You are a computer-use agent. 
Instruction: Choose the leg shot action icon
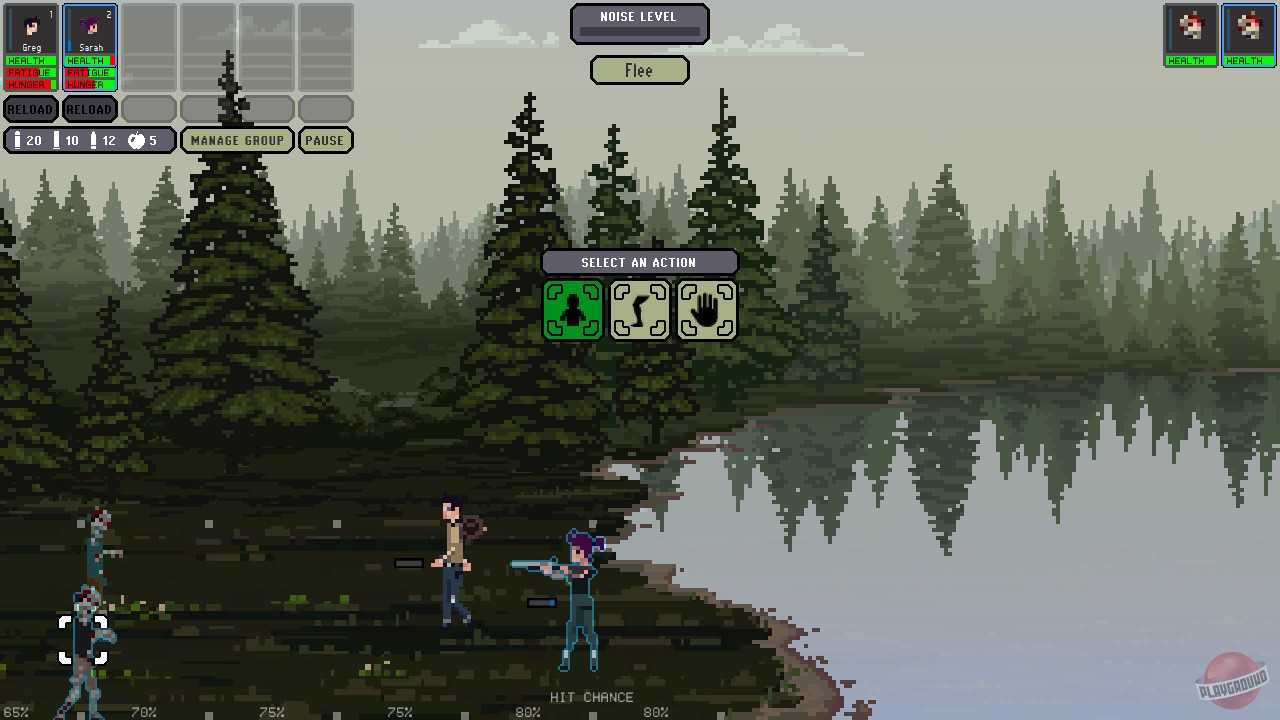(x=640, y=309)
